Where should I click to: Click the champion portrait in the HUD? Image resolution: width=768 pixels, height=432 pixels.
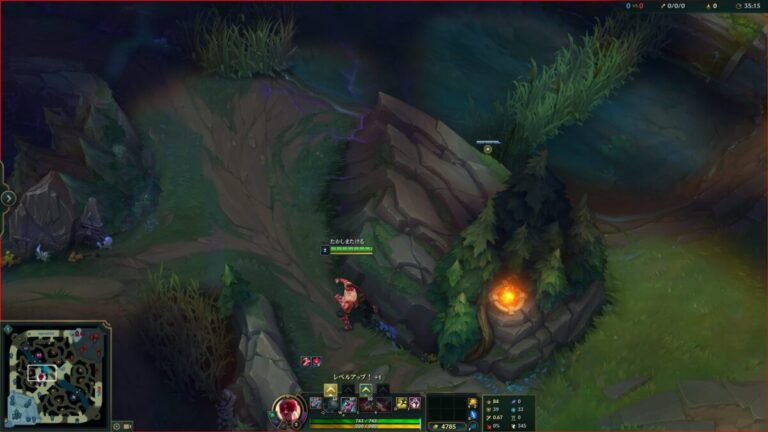click(288, 411)
